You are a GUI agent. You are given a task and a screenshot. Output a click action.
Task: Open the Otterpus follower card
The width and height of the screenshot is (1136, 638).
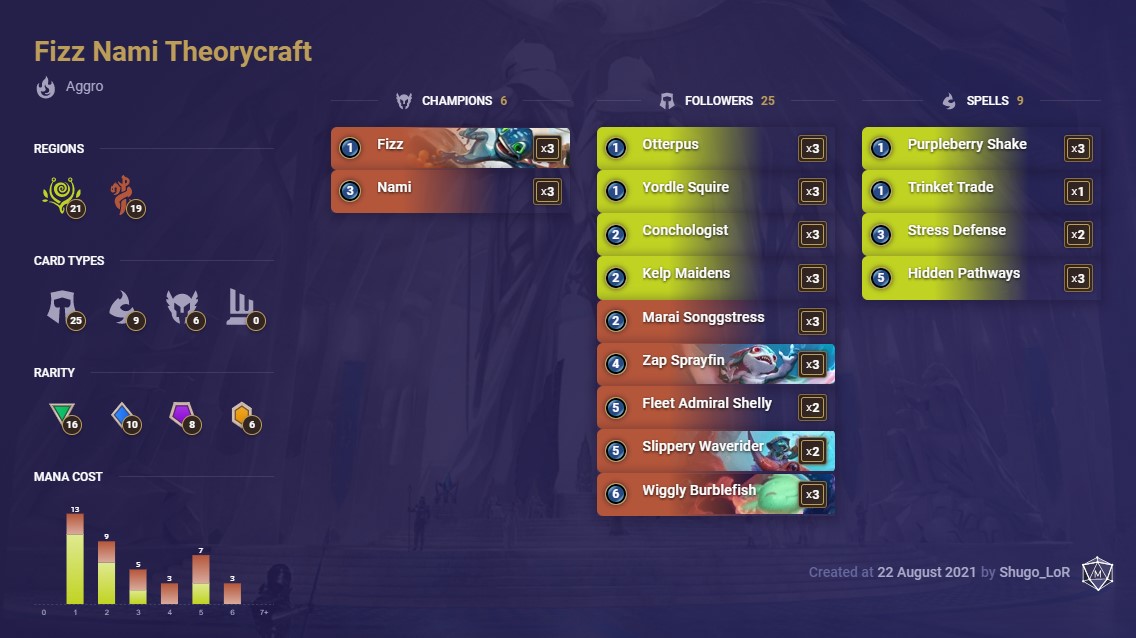coord(715,147)
